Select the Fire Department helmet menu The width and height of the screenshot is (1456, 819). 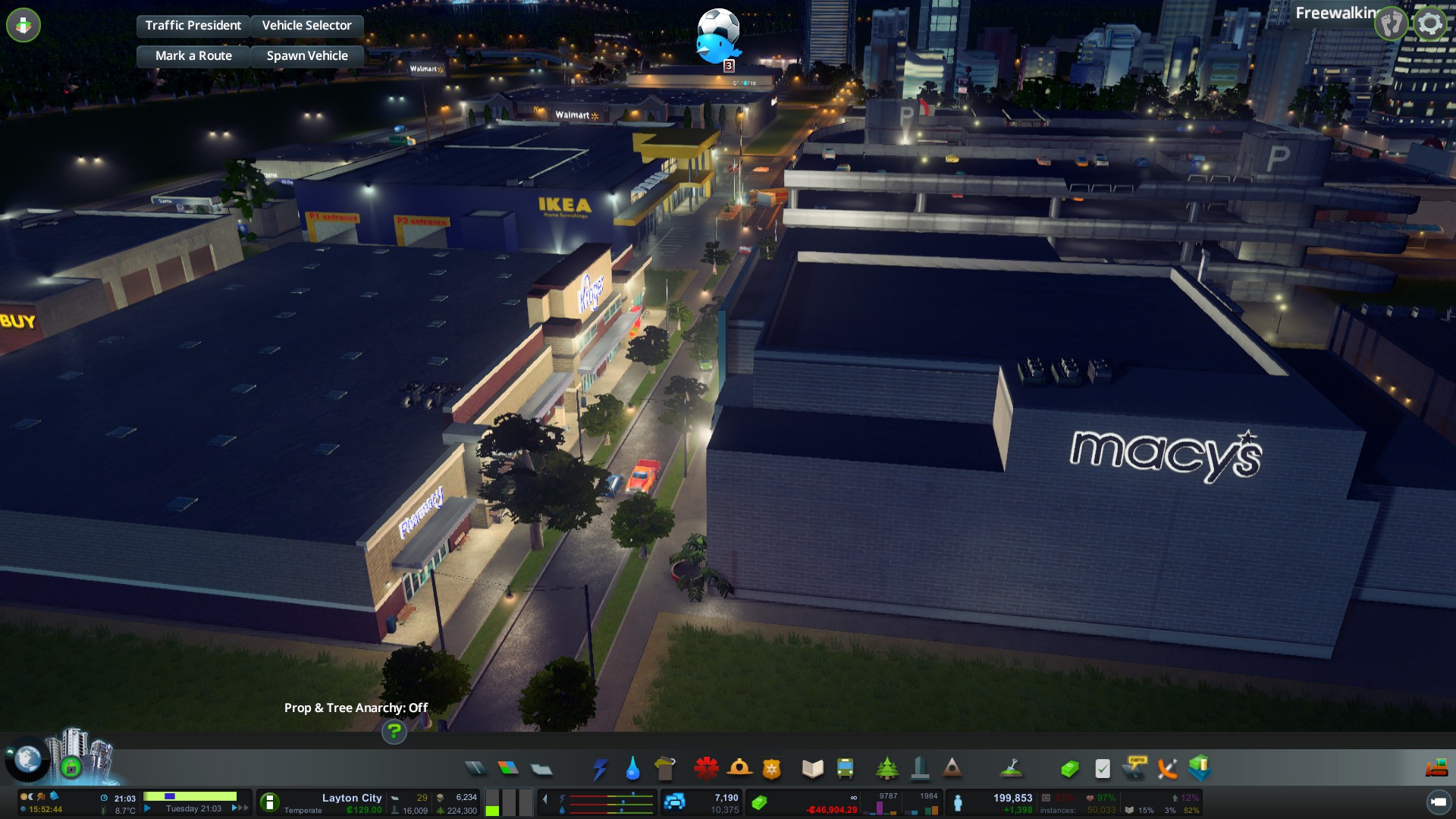point(739,769)
